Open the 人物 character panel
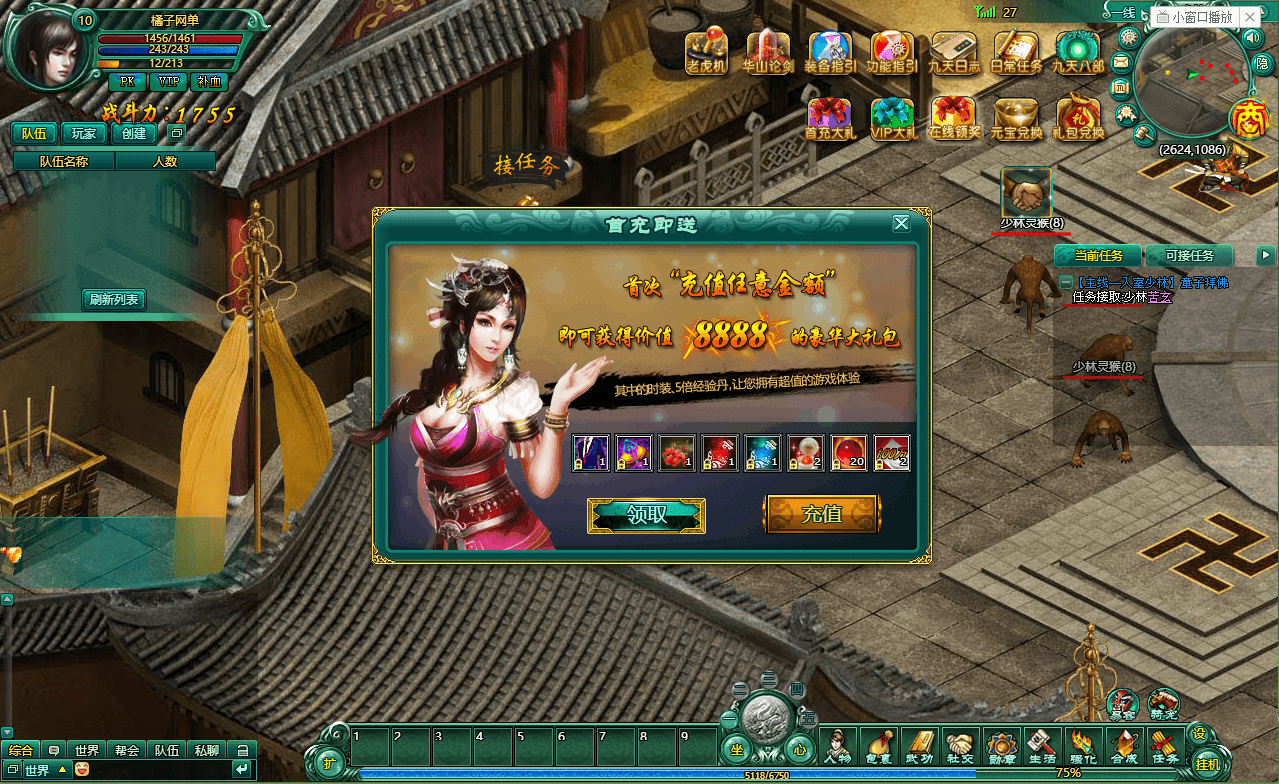The height and width of the screenshot is (784, 1279). pos(836,746)
